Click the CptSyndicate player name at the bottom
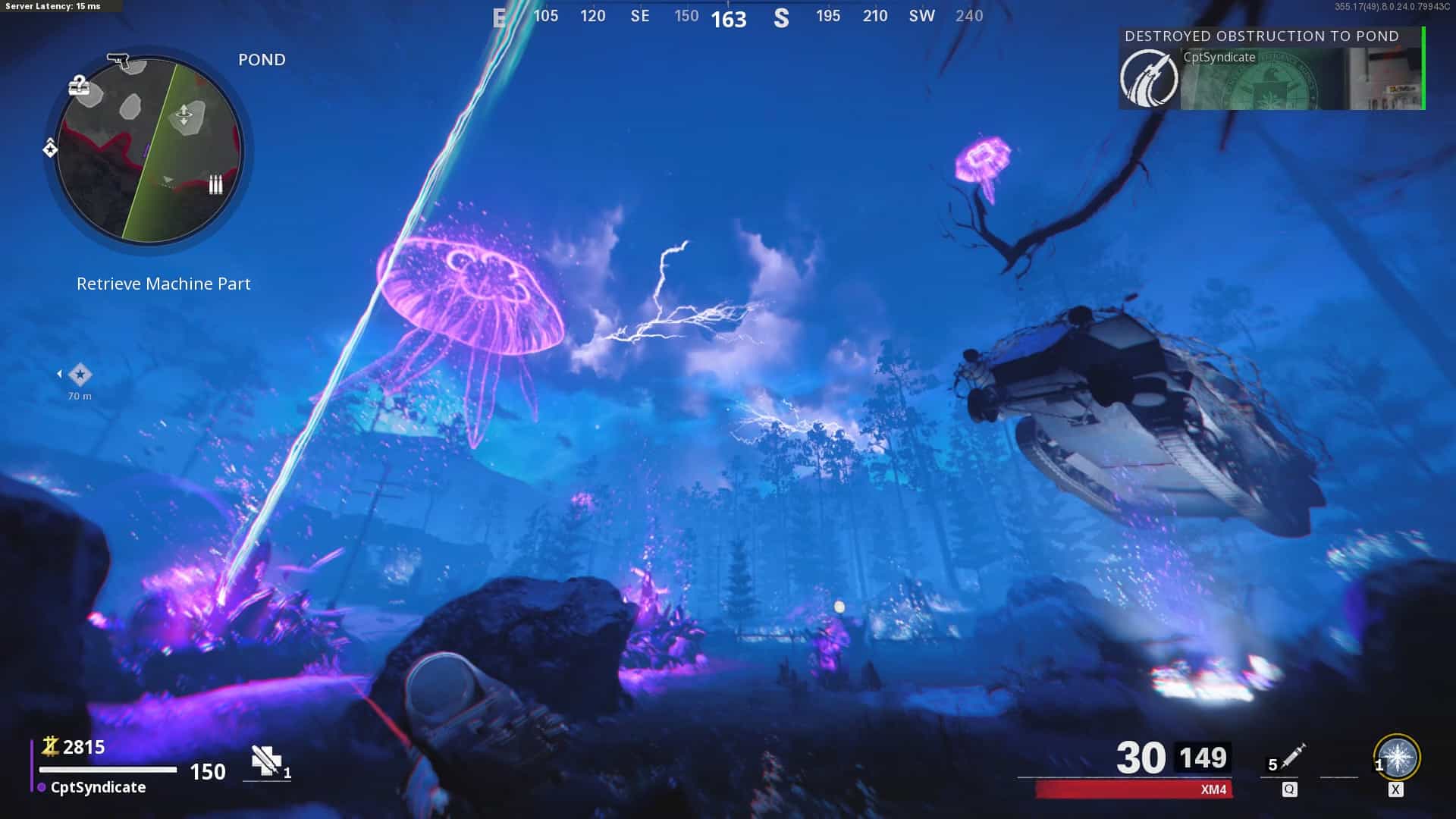1456x819 pixels. tap(98, 787)
